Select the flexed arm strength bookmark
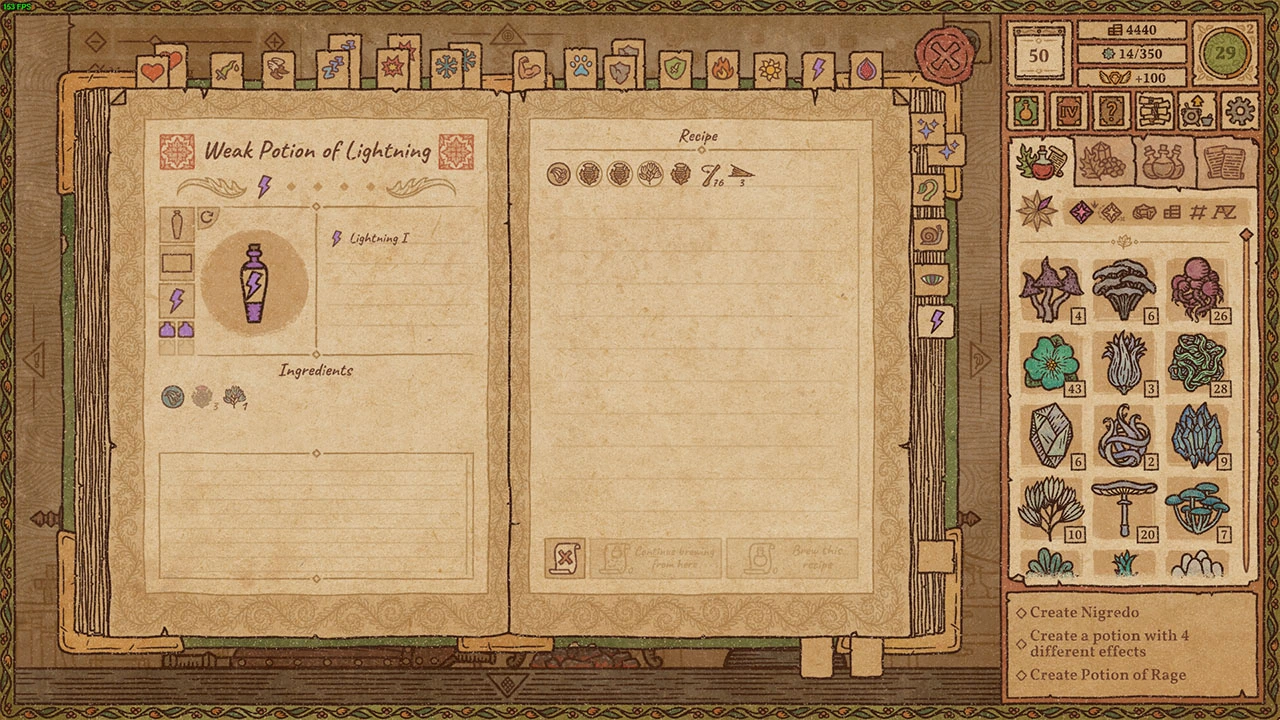 pyautogui.click(x=530, y=70)
